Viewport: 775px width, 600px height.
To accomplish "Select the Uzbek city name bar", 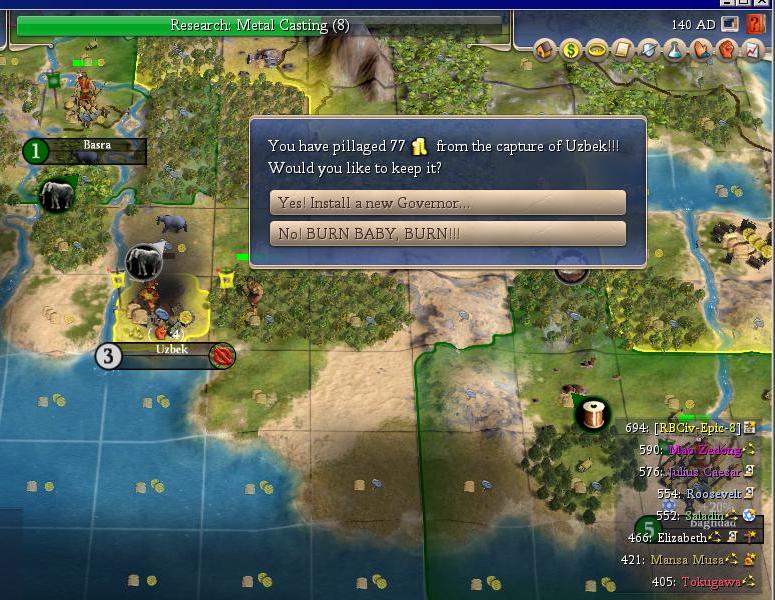I will pos(172,351).
